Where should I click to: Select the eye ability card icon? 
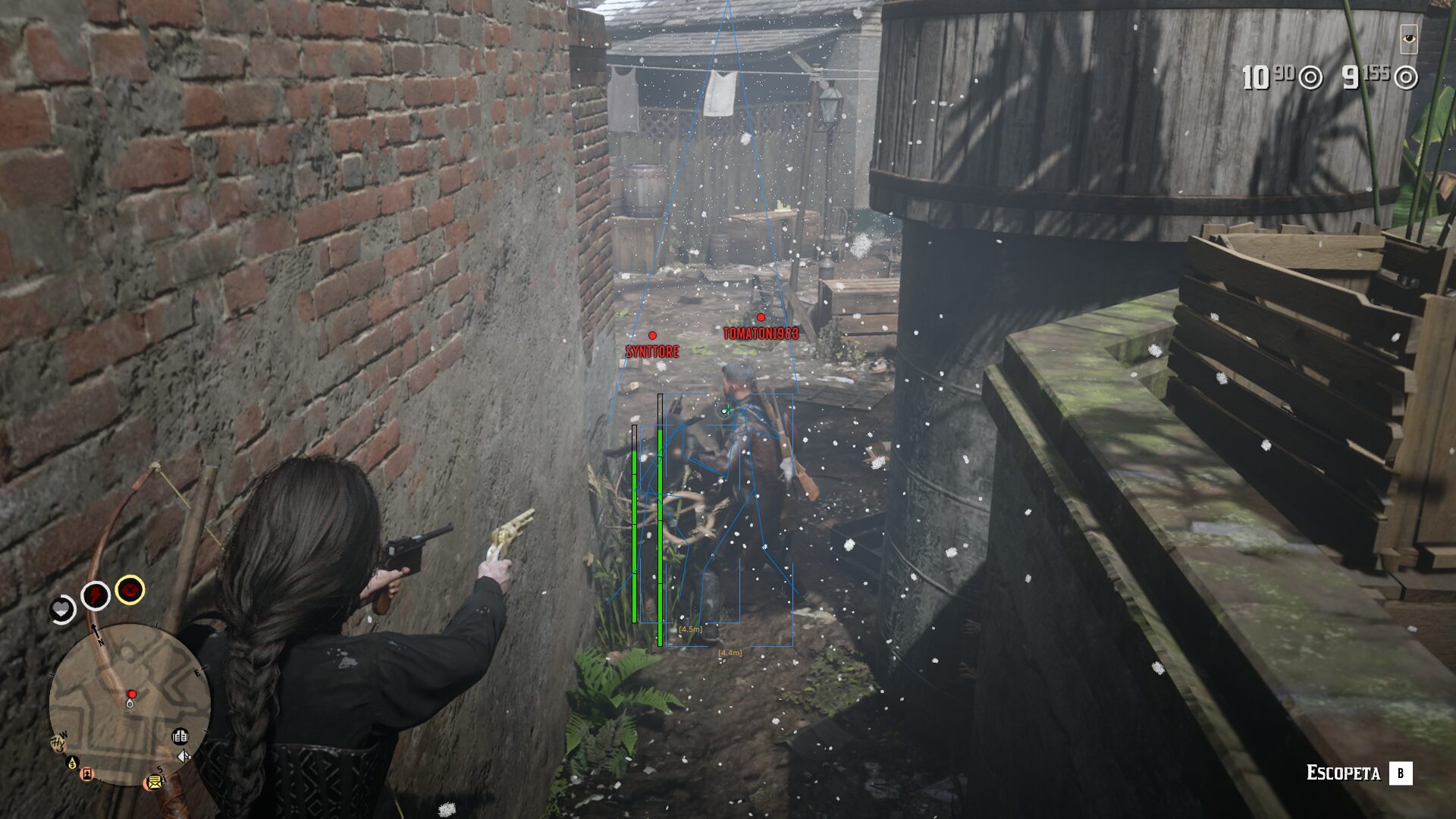click(x=1409, y=39)
